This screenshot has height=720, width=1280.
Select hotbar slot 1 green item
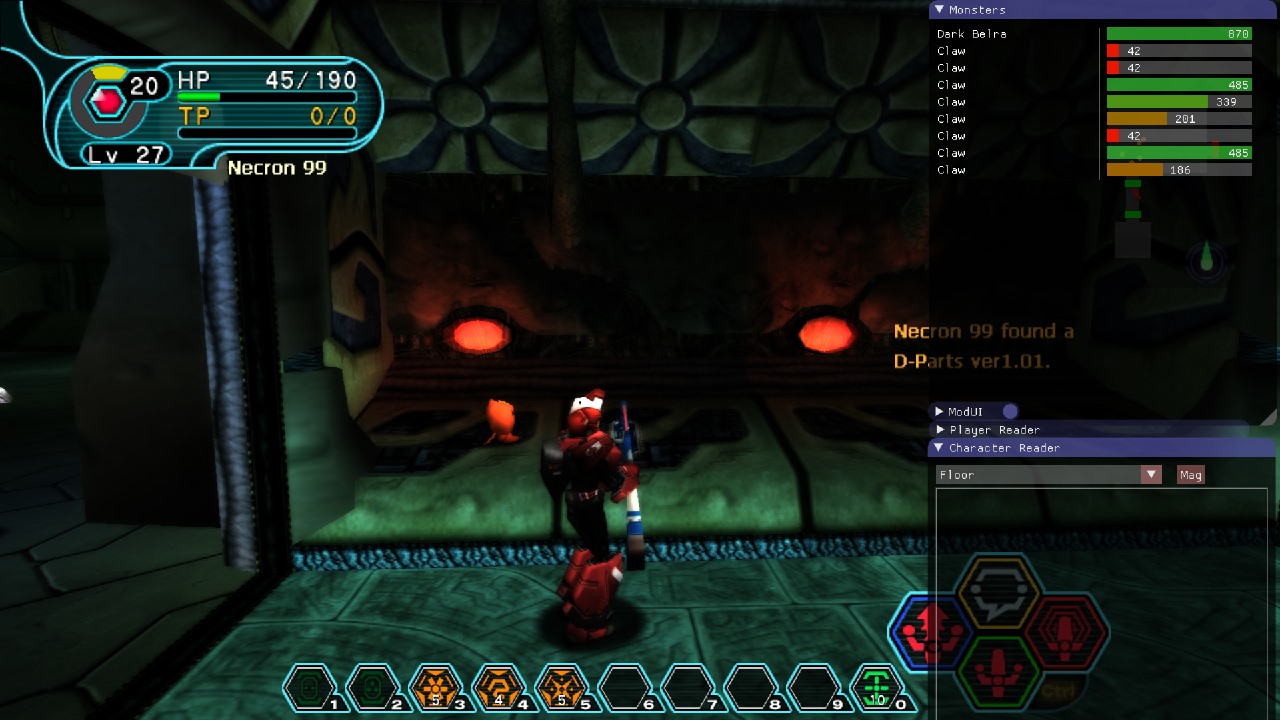(309, 688)
